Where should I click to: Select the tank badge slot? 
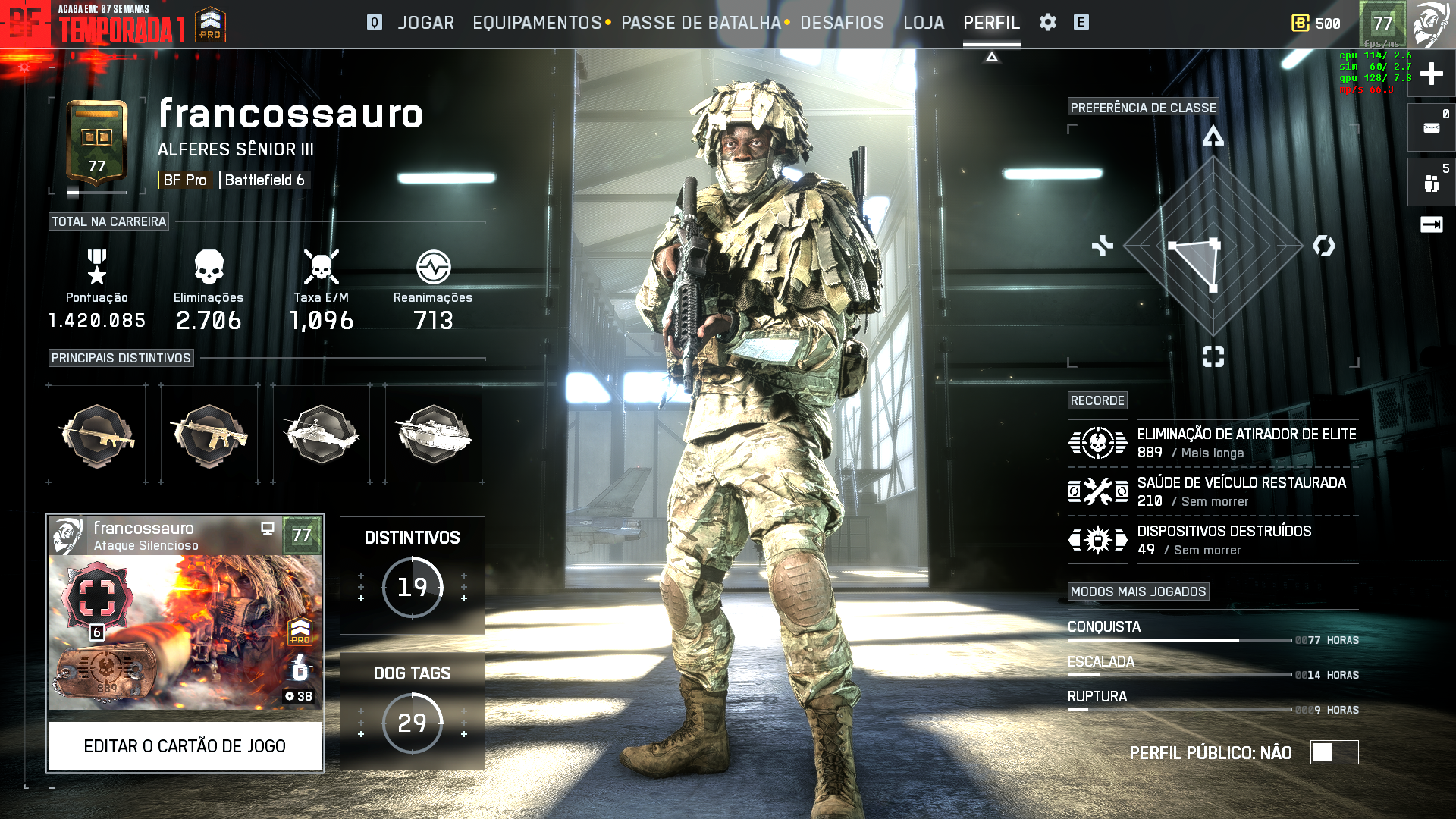click(434, 434)
